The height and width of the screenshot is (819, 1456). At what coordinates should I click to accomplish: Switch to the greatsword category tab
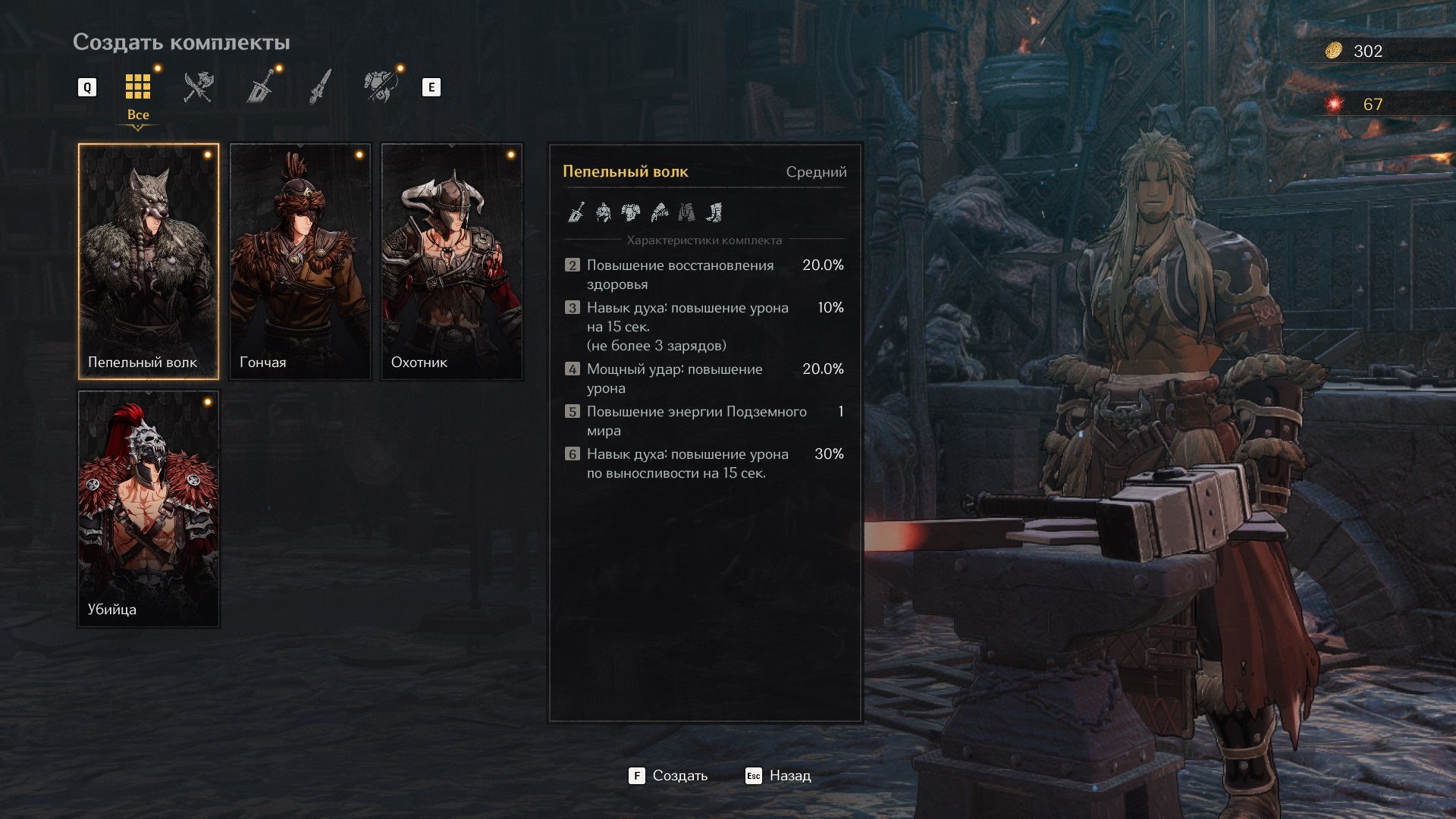point(260,87)
